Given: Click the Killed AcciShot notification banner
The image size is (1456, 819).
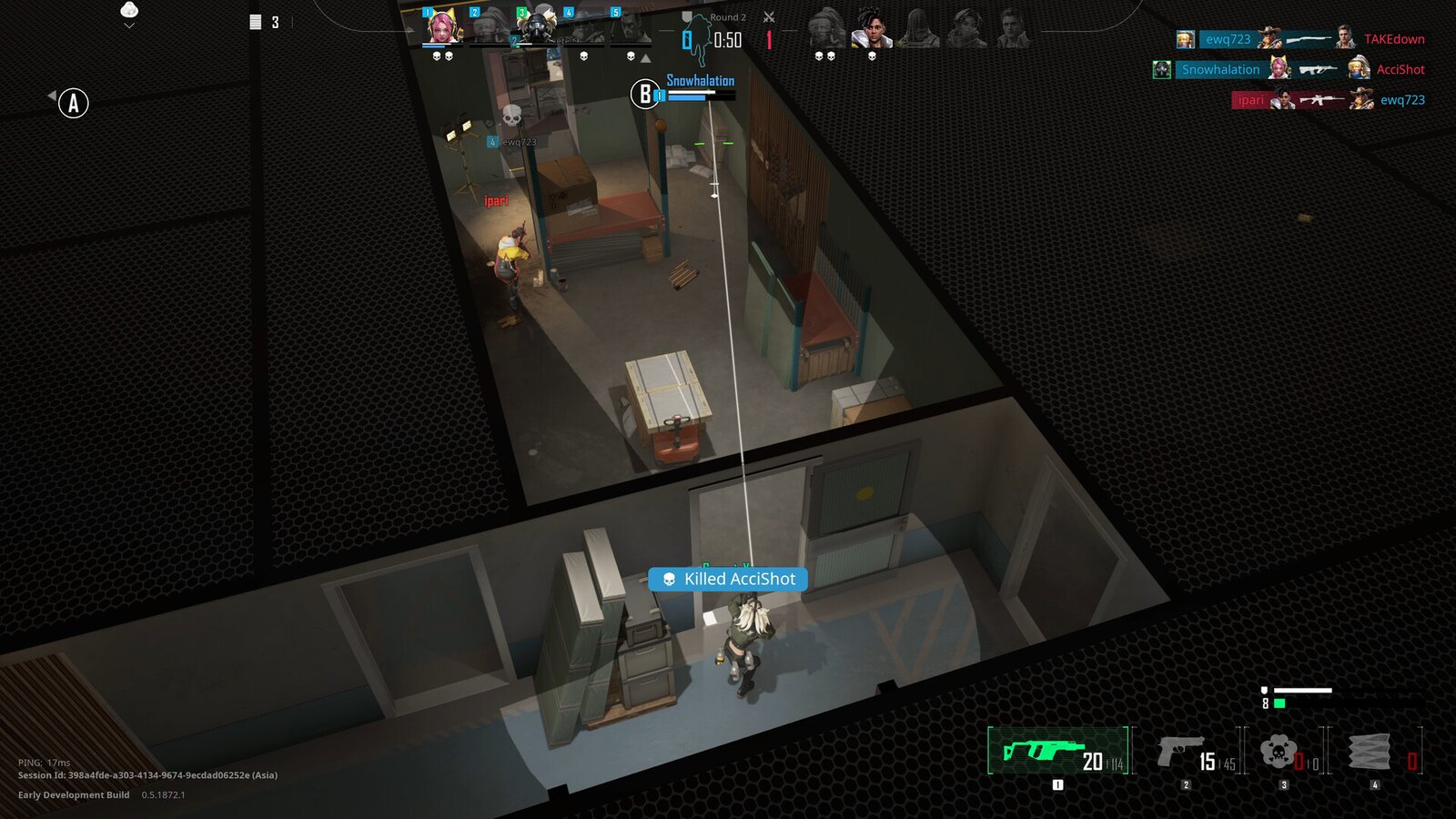Looking at the screenshot, I should pyautogui.click(x=726, y=579).
